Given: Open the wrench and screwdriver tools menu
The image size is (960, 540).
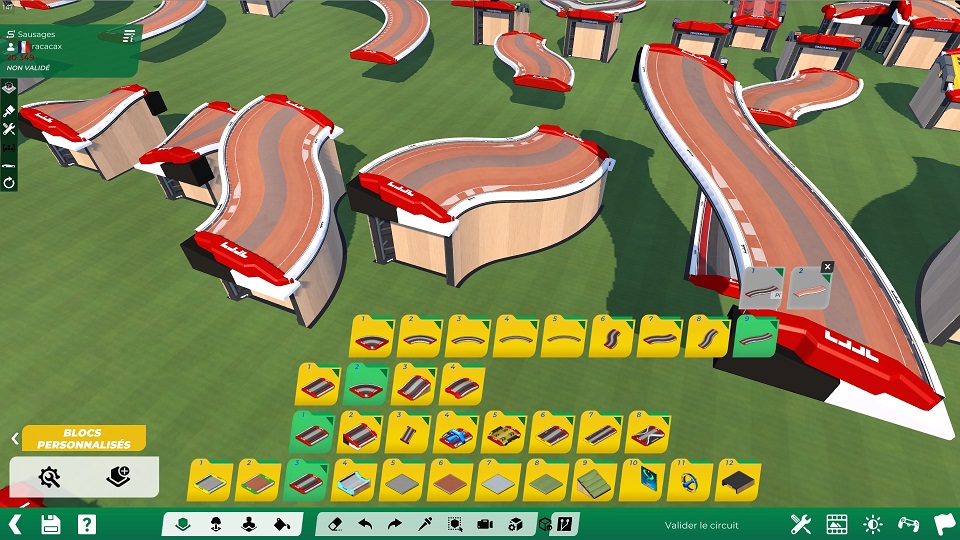Looking at the screenshot, I should point(800,523).
